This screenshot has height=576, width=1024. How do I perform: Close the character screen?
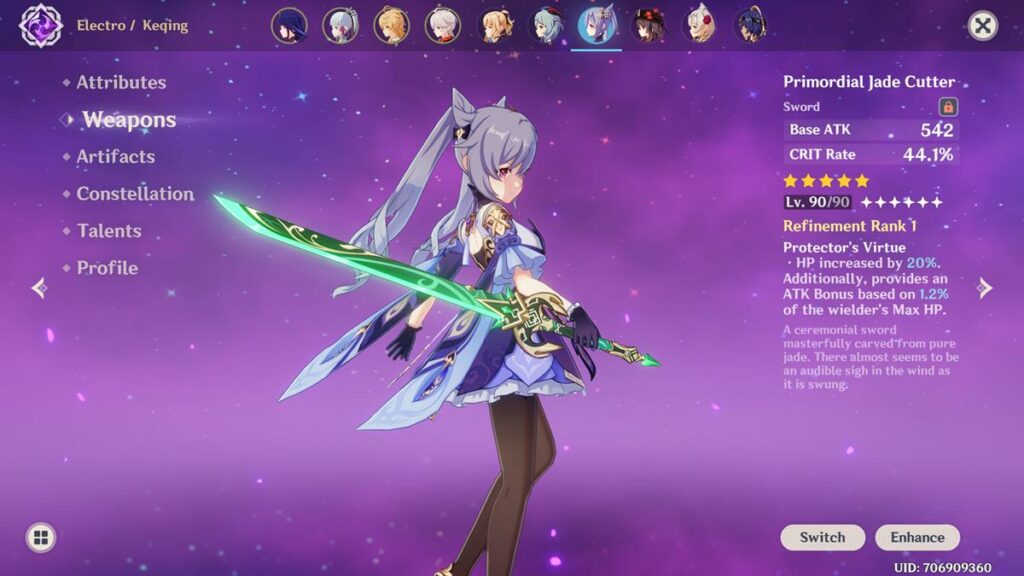tap(983, 26)
